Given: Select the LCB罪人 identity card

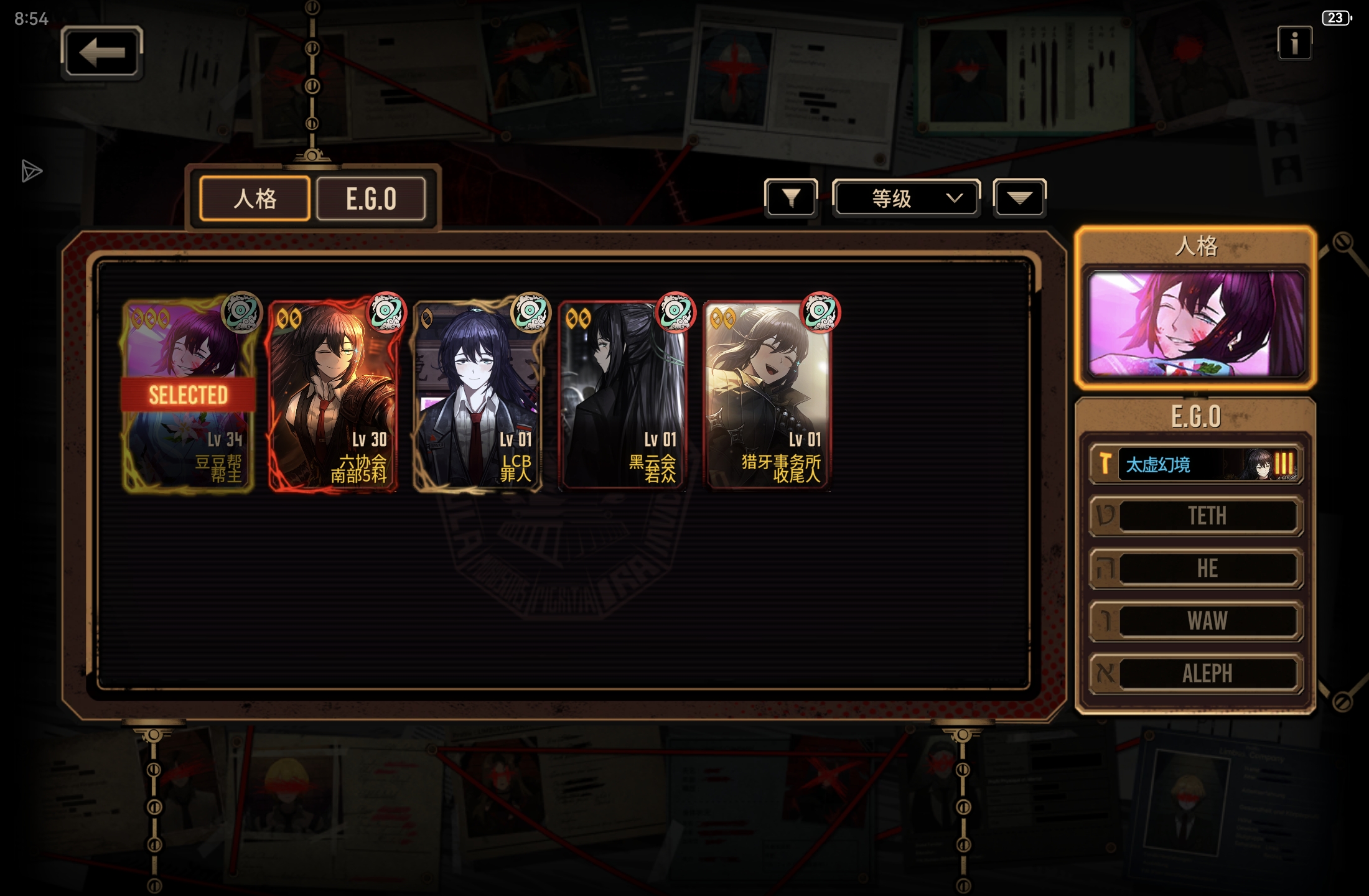Looking at the screenshot, I should click(478, 396).
